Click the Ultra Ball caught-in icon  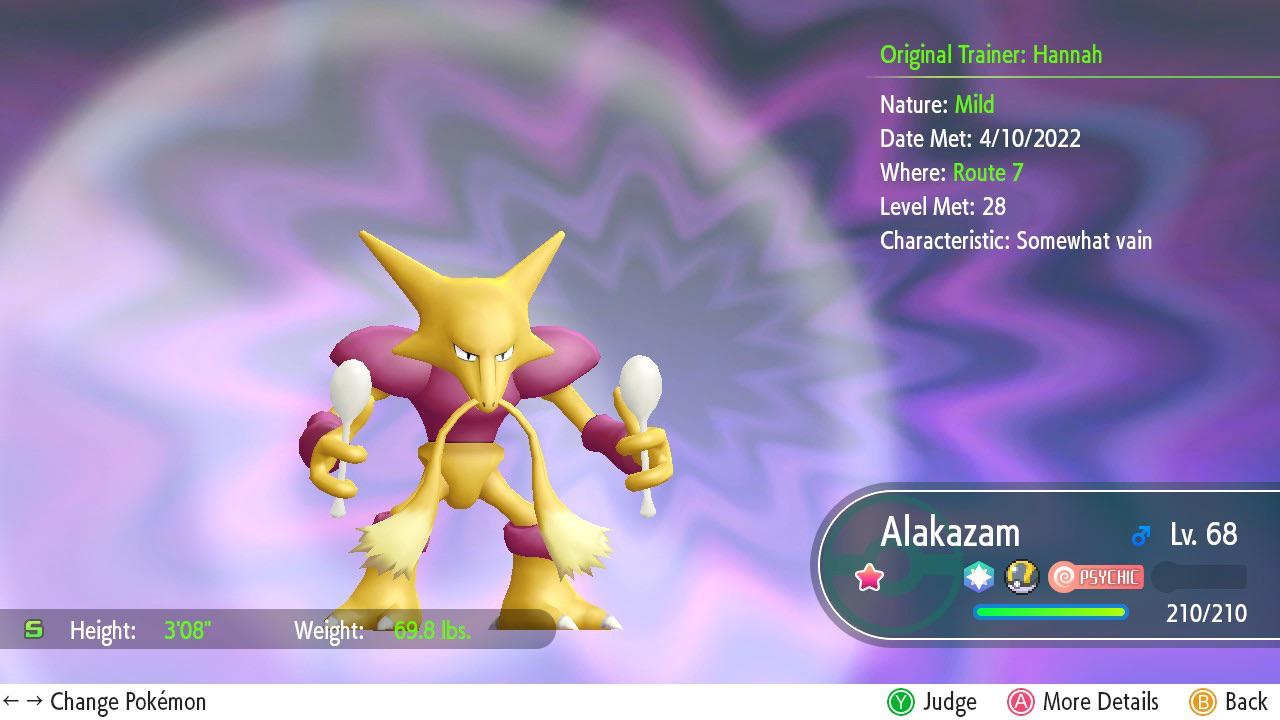pyautogui.click(x=1021, y=577)
